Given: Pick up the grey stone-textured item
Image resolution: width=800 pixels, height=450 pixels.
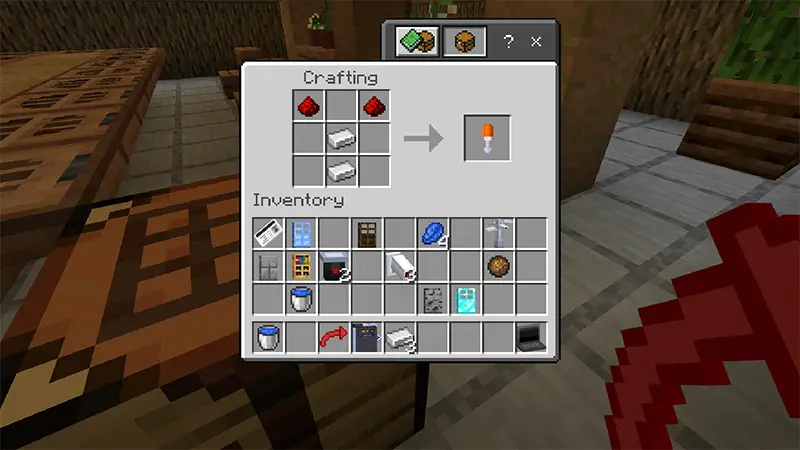Looking at the screenshot, I should point(432,298).
